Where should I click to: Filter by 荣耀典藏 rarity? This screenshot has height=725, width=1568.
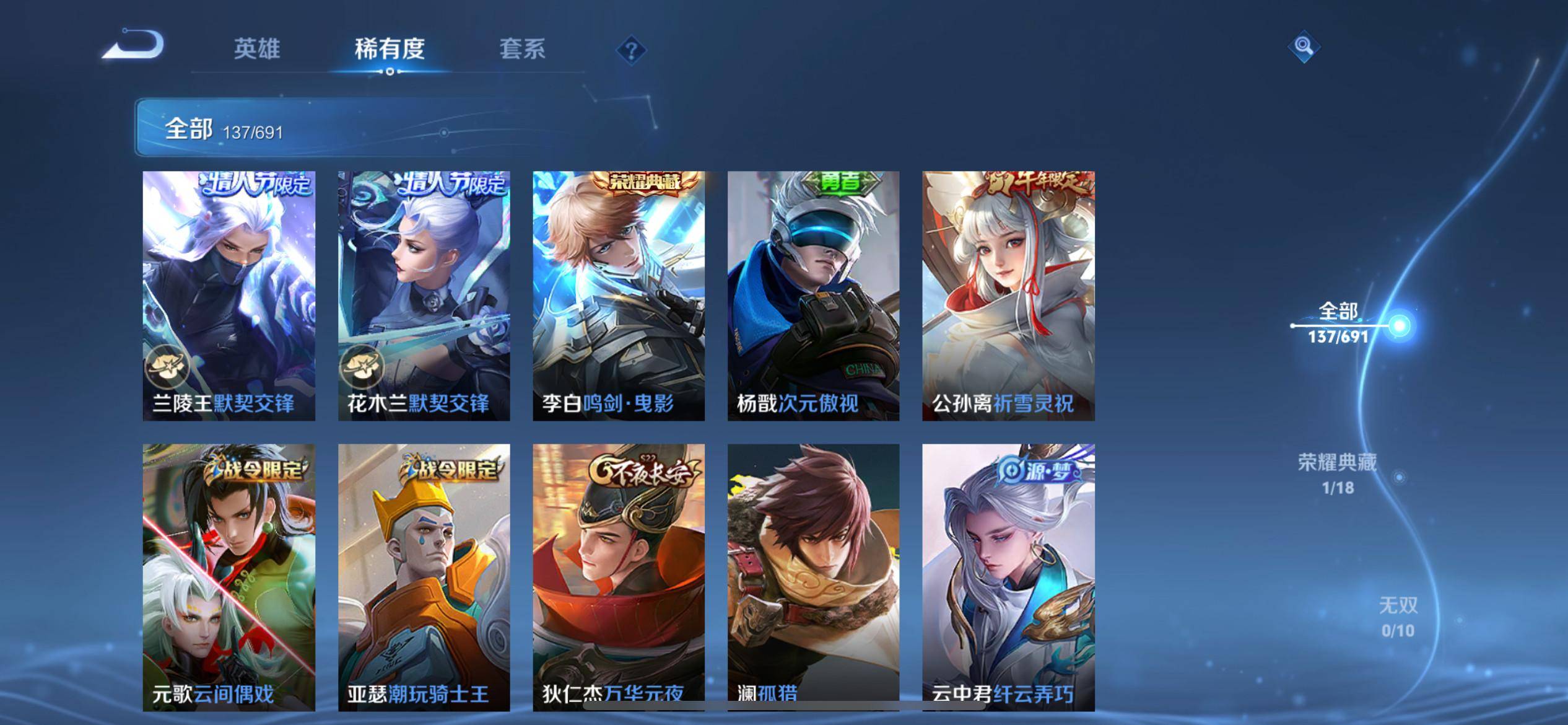point(1338,473)
